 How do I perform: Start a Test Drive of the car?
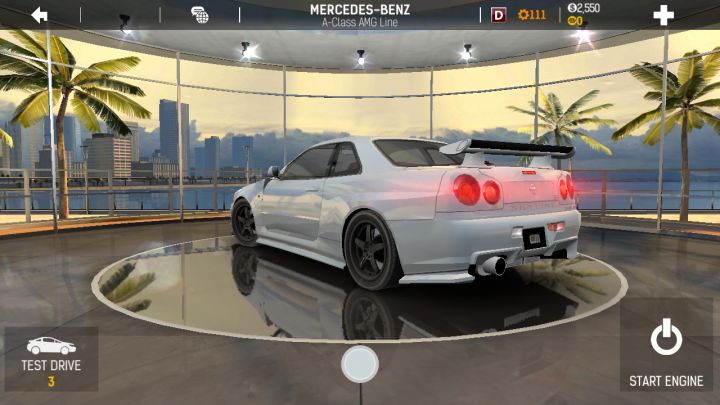coord(51,360)
